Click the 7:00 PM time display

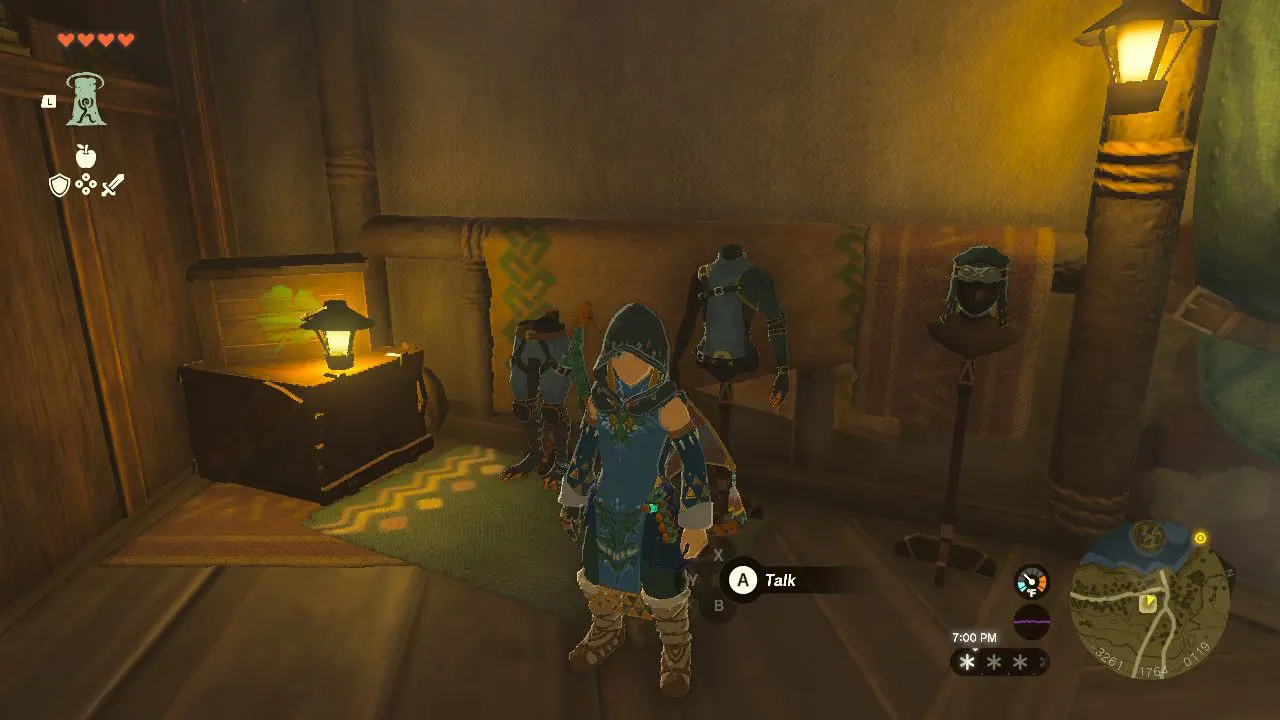click(x=975, y=638)
